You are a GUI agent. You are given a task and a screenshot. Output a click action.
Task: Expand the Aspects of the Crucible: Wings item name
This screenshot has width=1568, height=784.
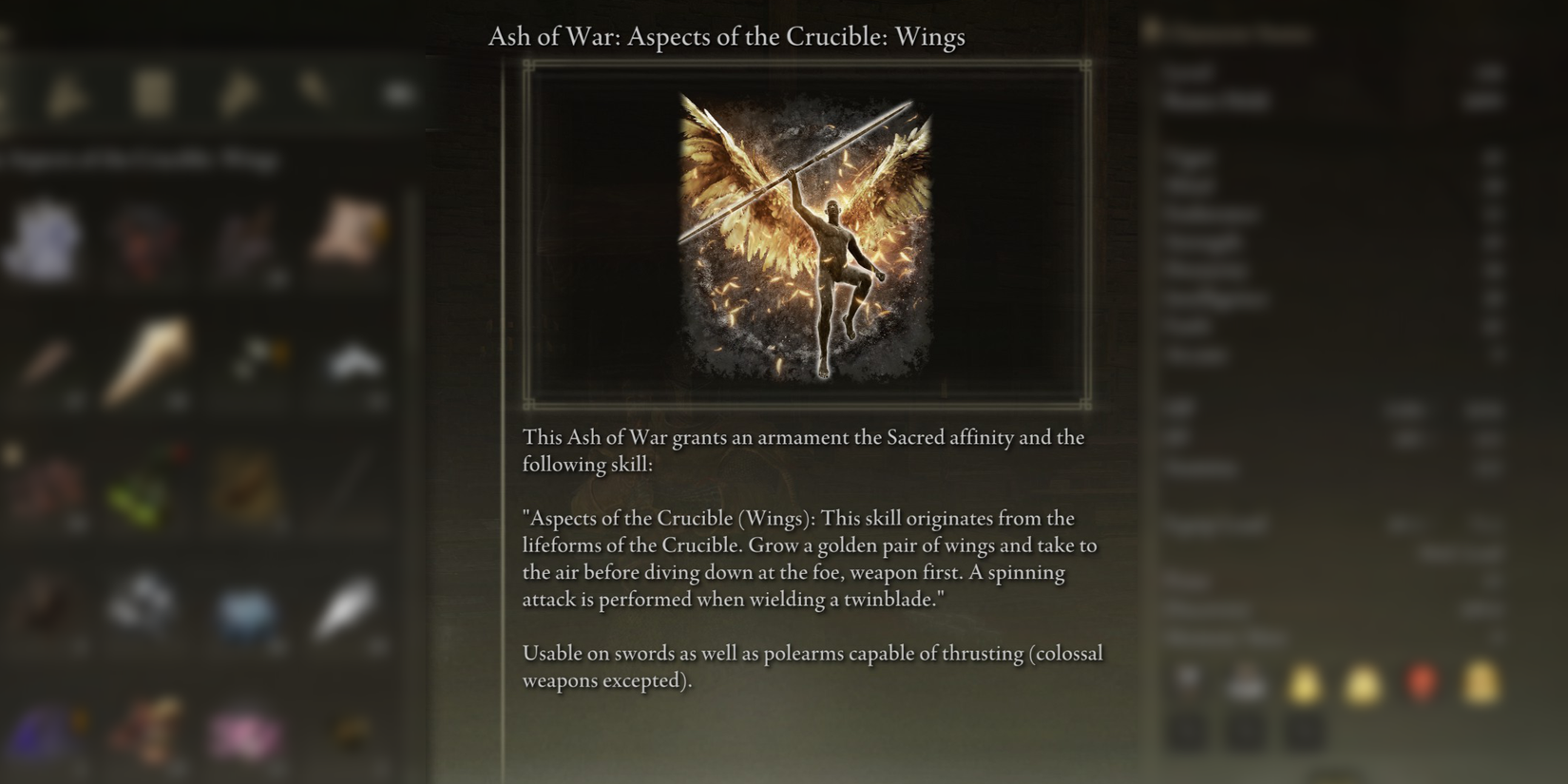pos(143,159)
